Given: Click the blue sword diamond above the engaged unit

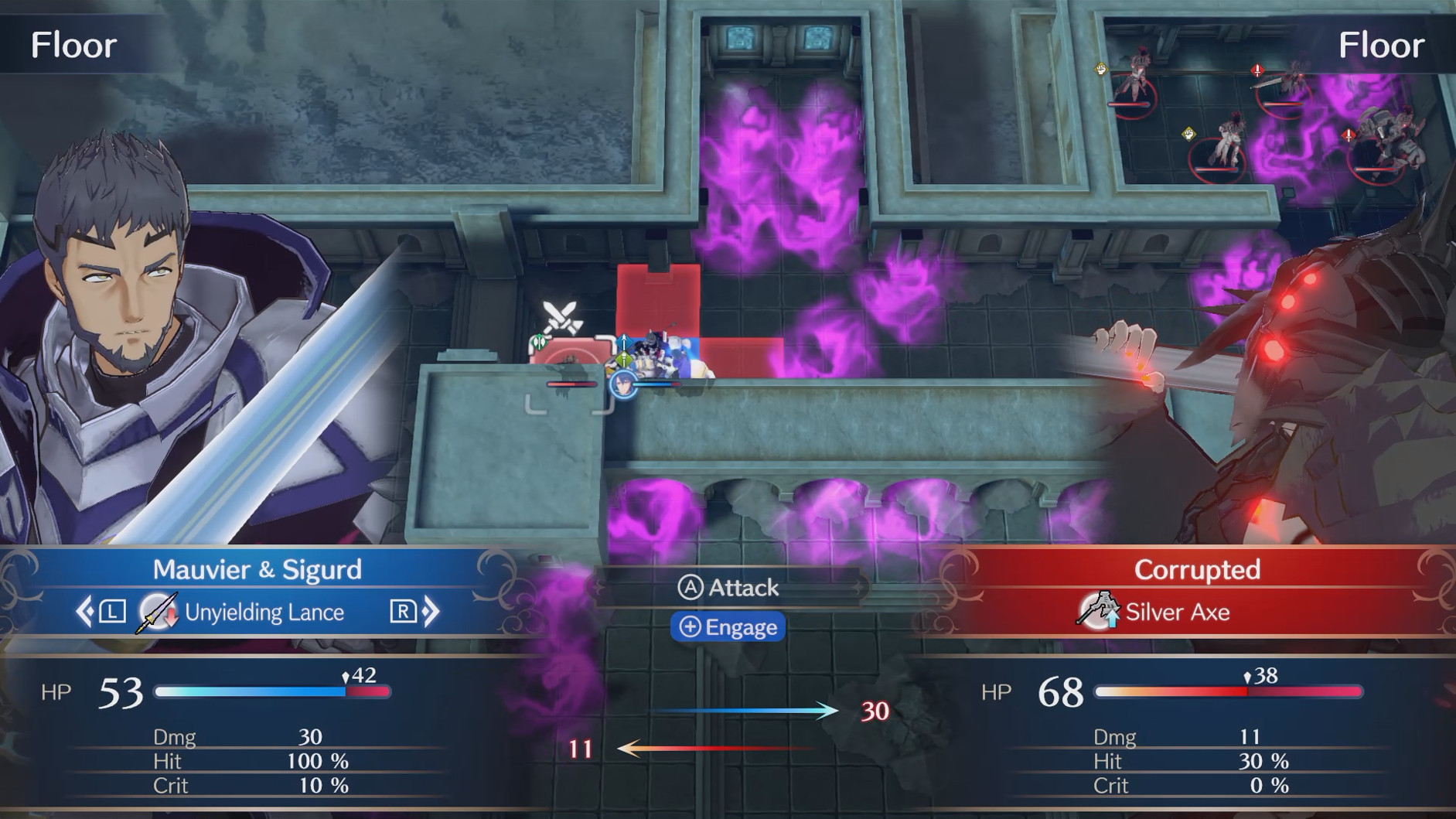Looking at the screenshot, I should (x=623, y=340).
